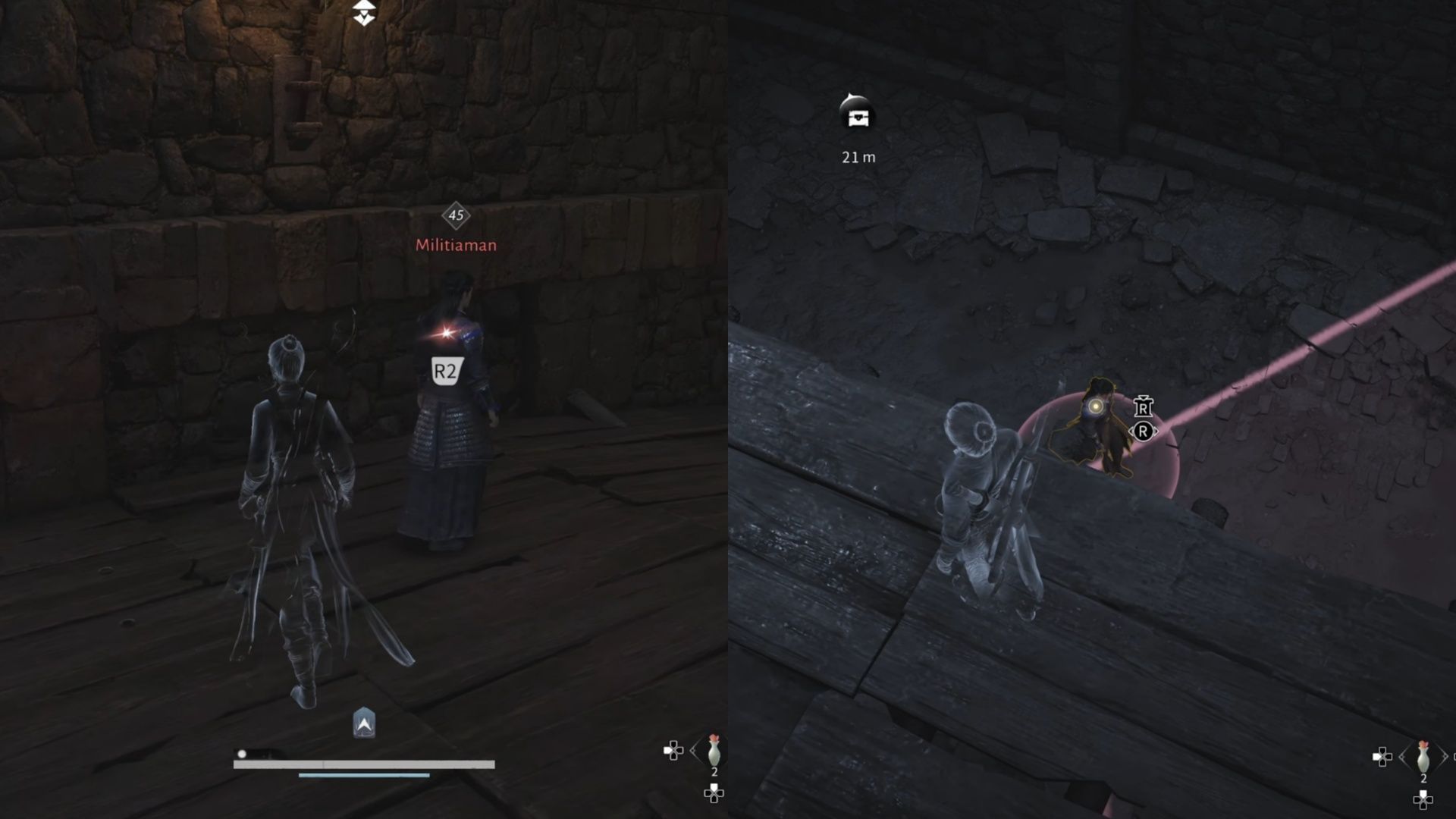1456x819 pixels.
Task: Select the Militiaman enemy name label
Action: [455, 245]
